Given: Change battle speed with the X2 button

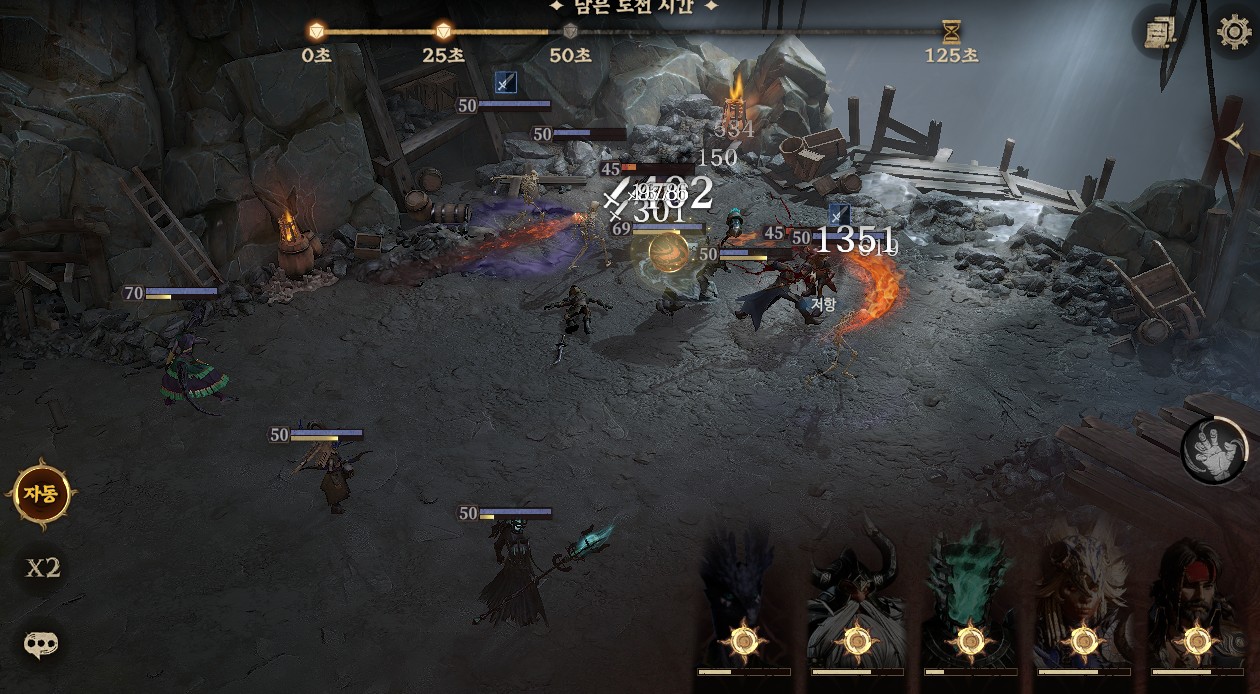Looking at the screenshot, I should pyautogui.click(x=43, y=568).
